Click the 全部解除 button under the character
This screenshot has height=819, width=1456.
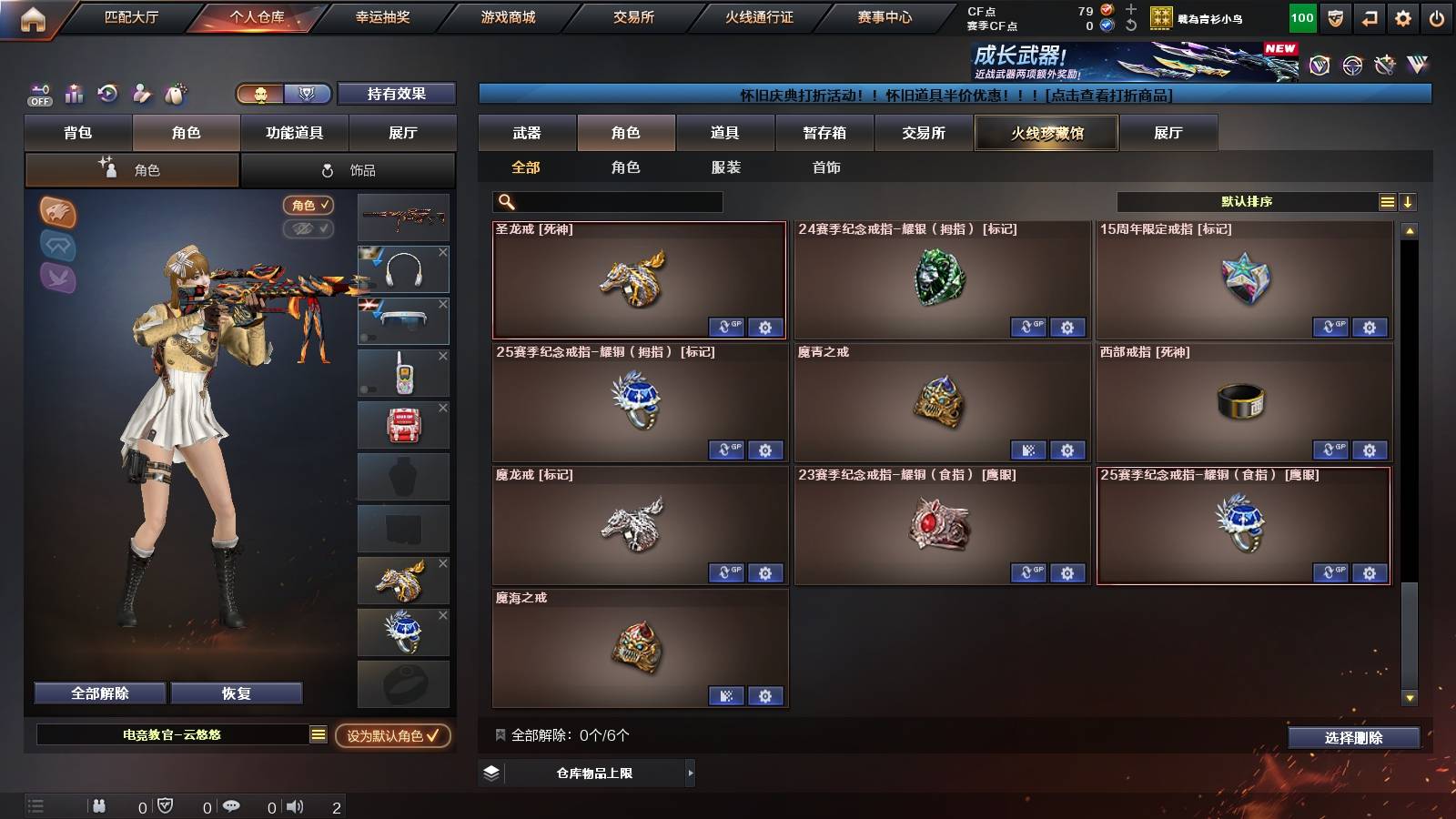98,693
